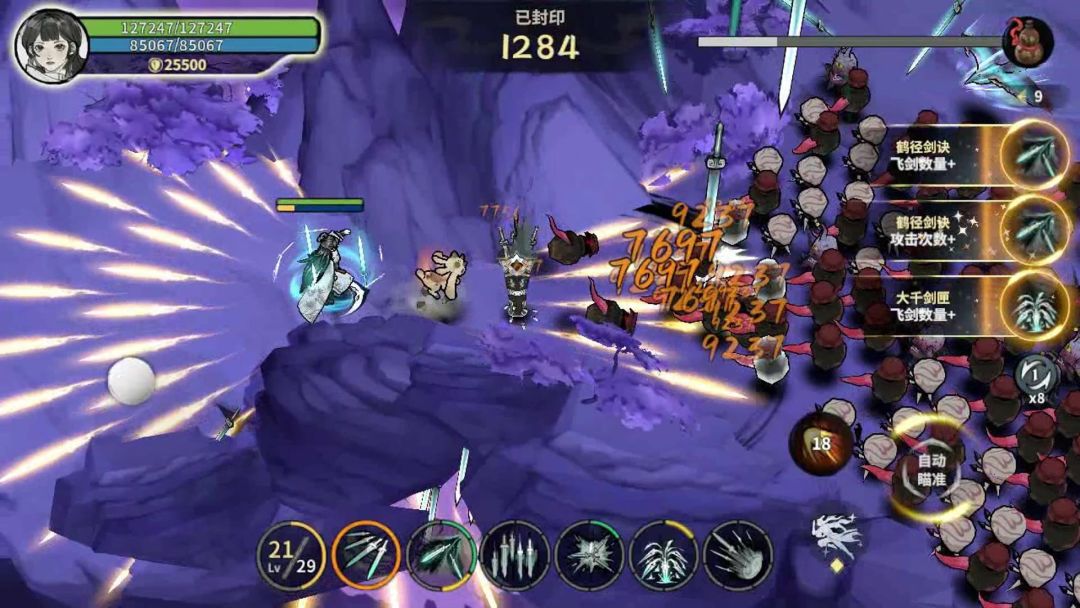Fire the streaking sword volley skill
The image size is (1080, 608).
738,555
